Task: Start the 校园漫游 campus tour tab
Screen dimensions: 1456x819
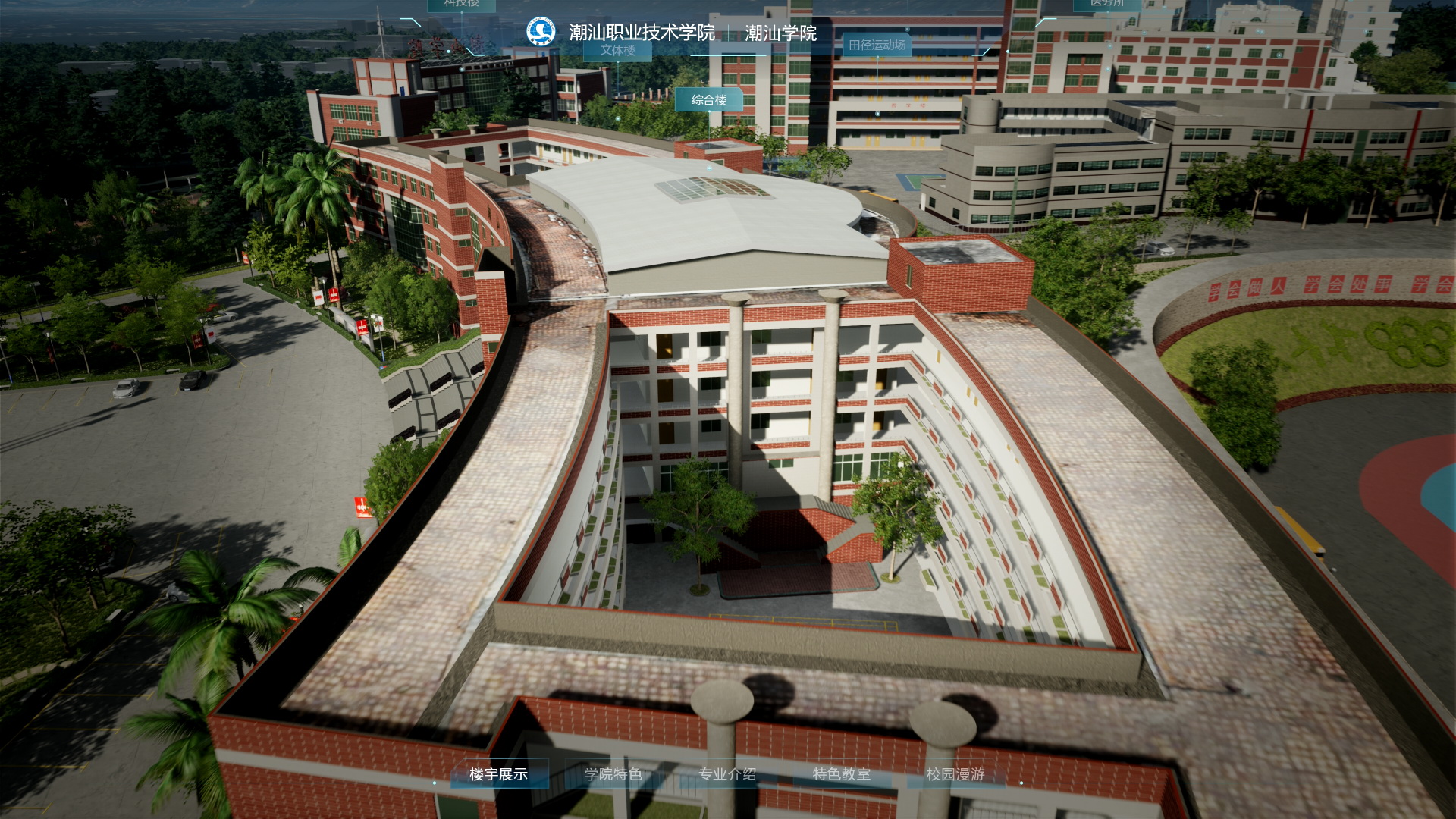Action: tap(955, 774)
